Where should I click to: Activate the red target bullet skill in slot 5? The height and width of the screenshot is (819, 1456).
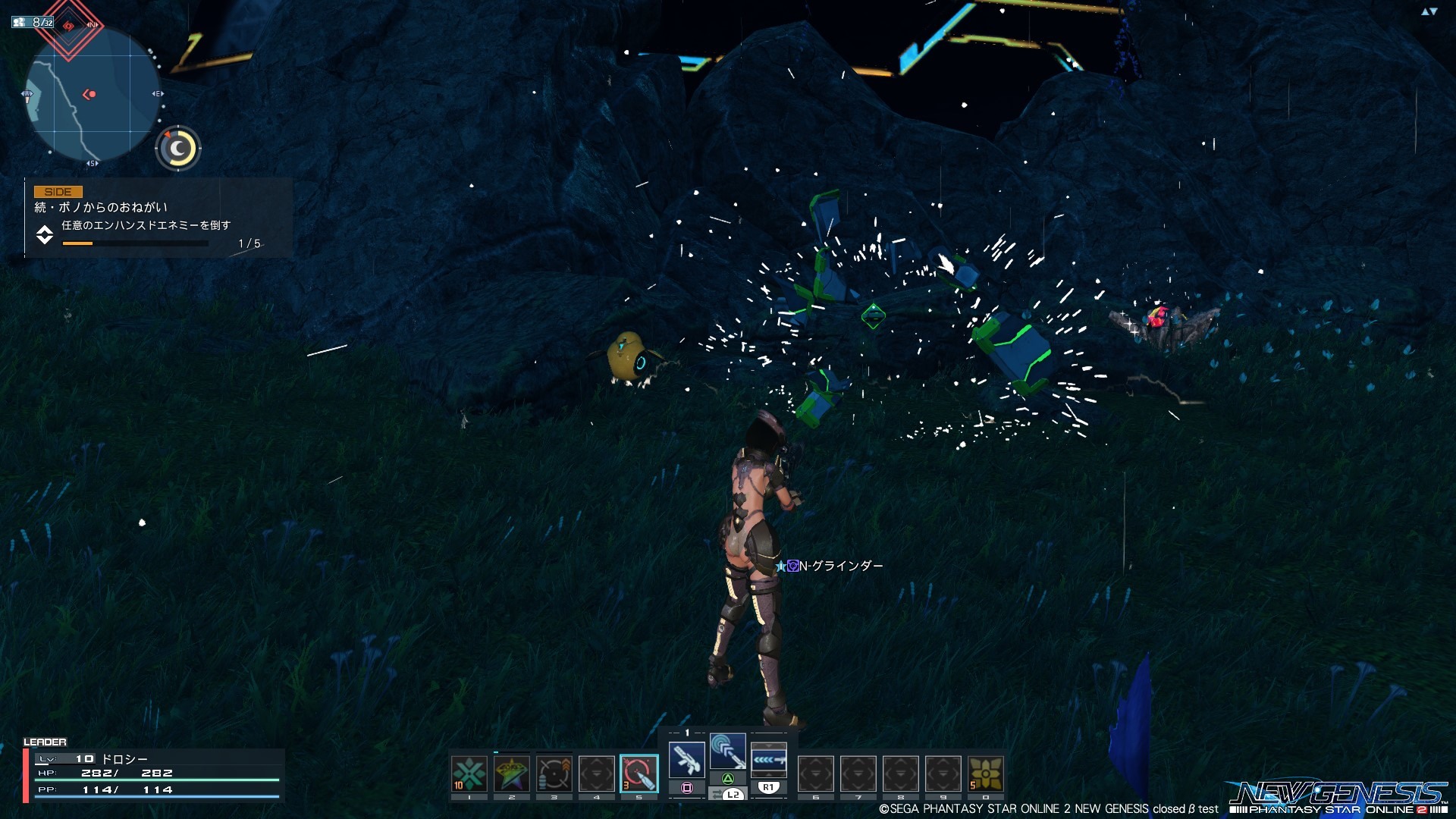[x=639, y=774]
